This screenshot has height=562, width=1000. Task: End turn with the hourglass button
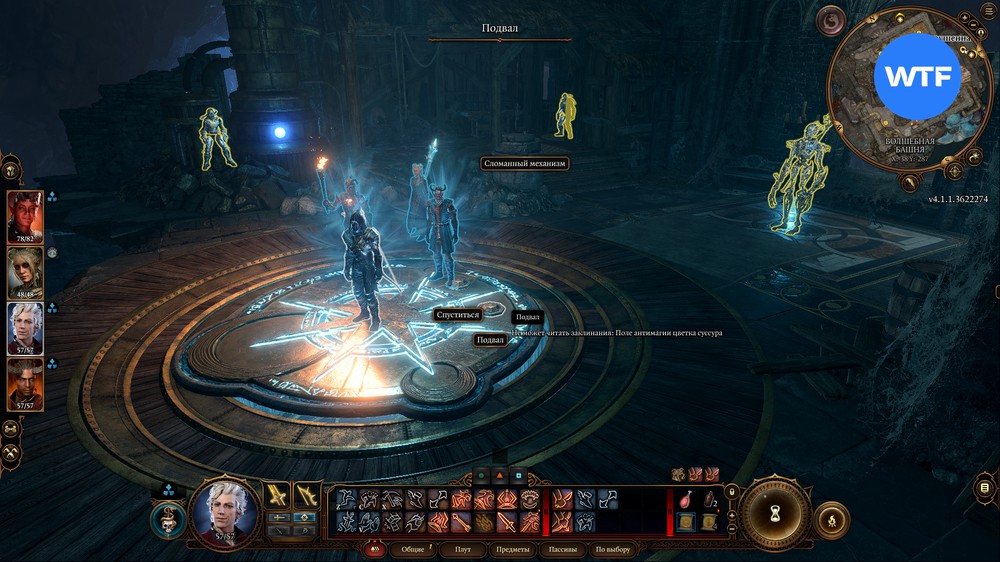tap(774, 510)
